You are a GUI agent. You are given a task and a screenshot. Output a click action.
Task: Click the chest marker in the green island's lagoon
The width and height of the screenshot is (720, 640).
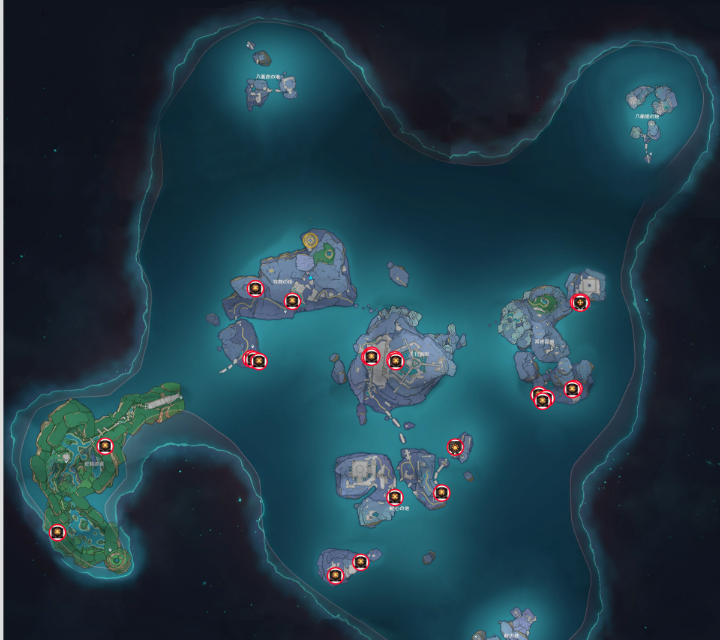pos(105,446)
